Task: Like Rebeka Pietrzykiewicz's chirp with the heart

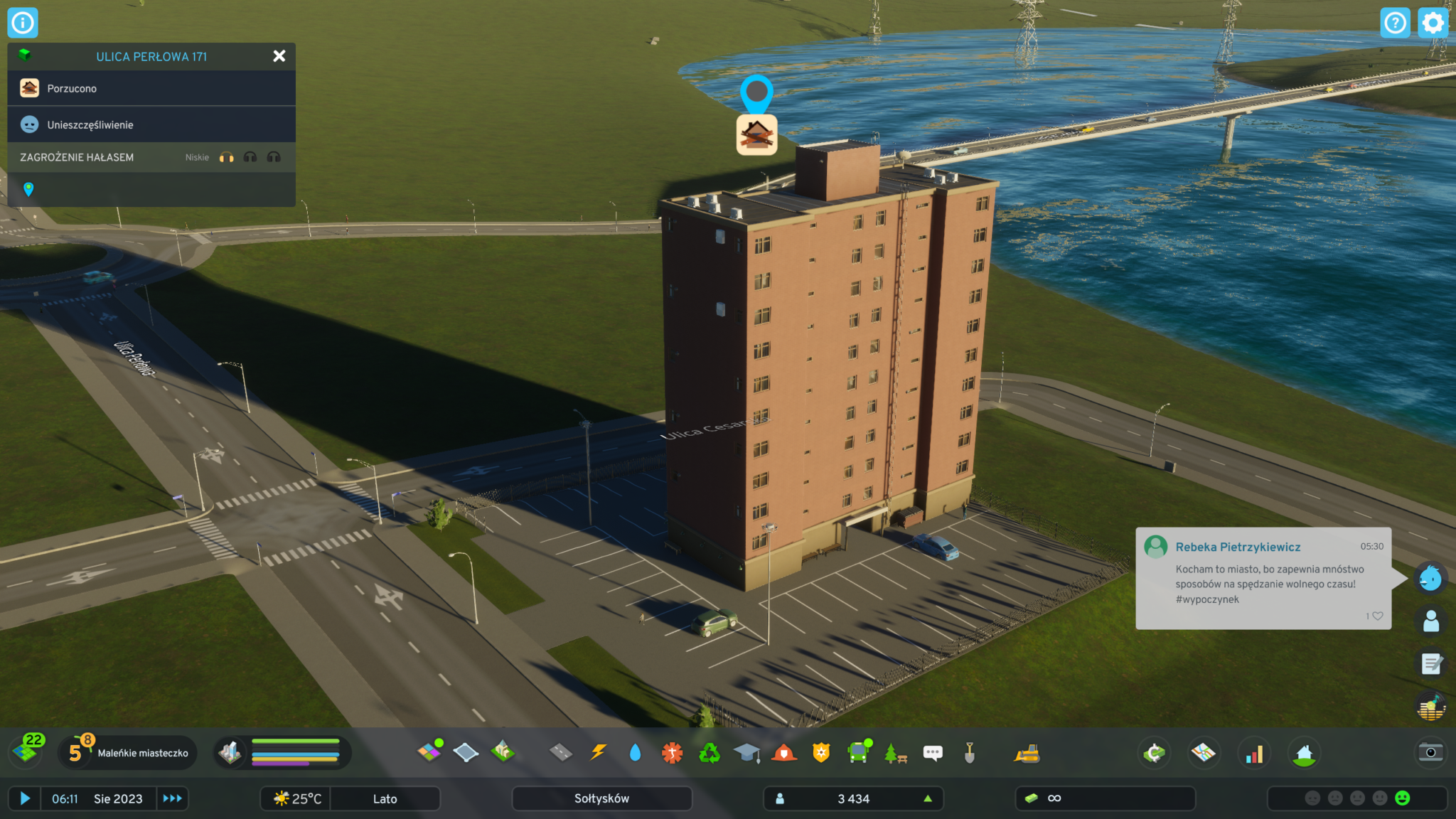Action: (1377, 616)
